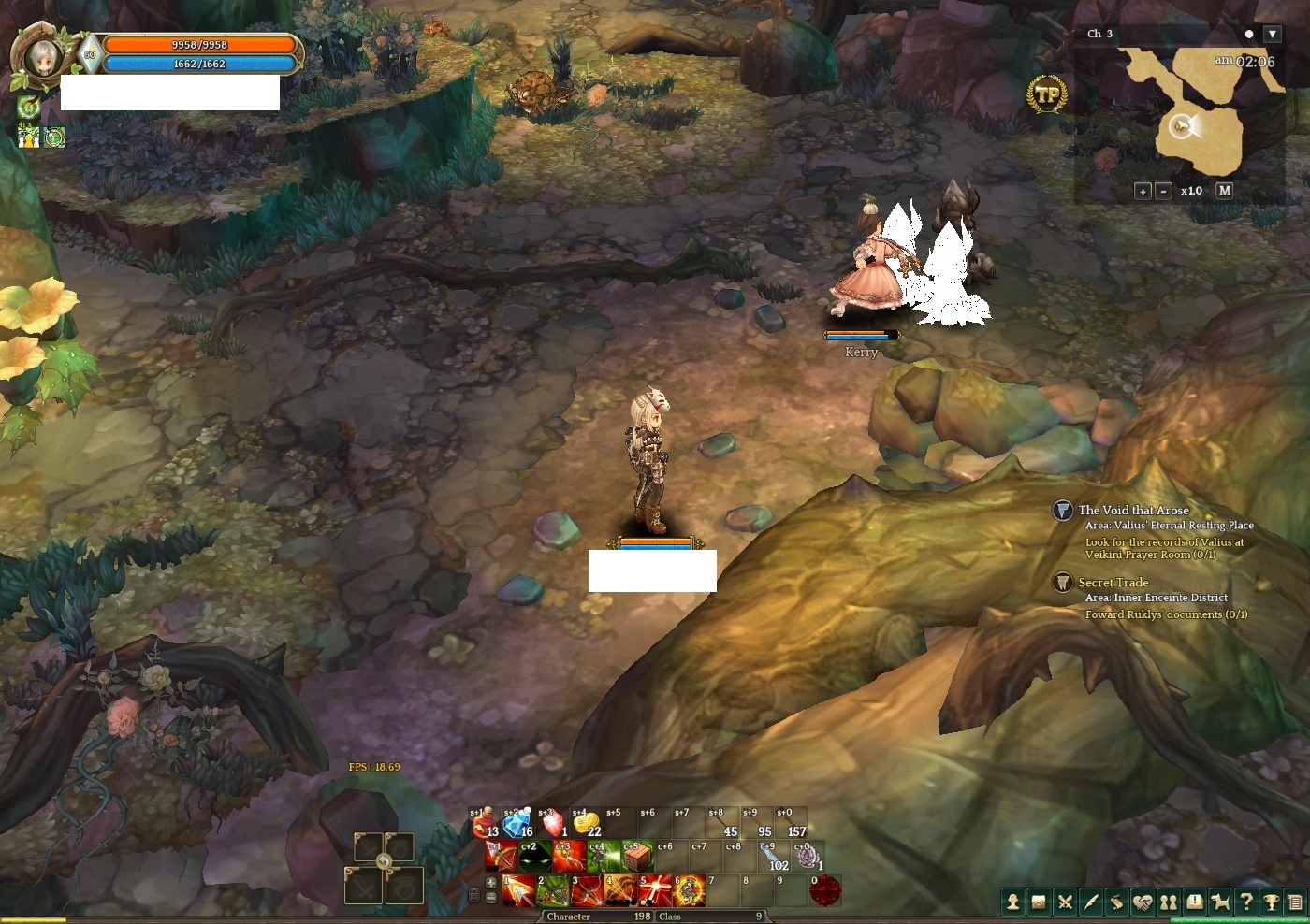The width and height of the screenshot is (1310, 924).
Task: Zoom in the minimap with plus
Action: [x=1143, y=191]
